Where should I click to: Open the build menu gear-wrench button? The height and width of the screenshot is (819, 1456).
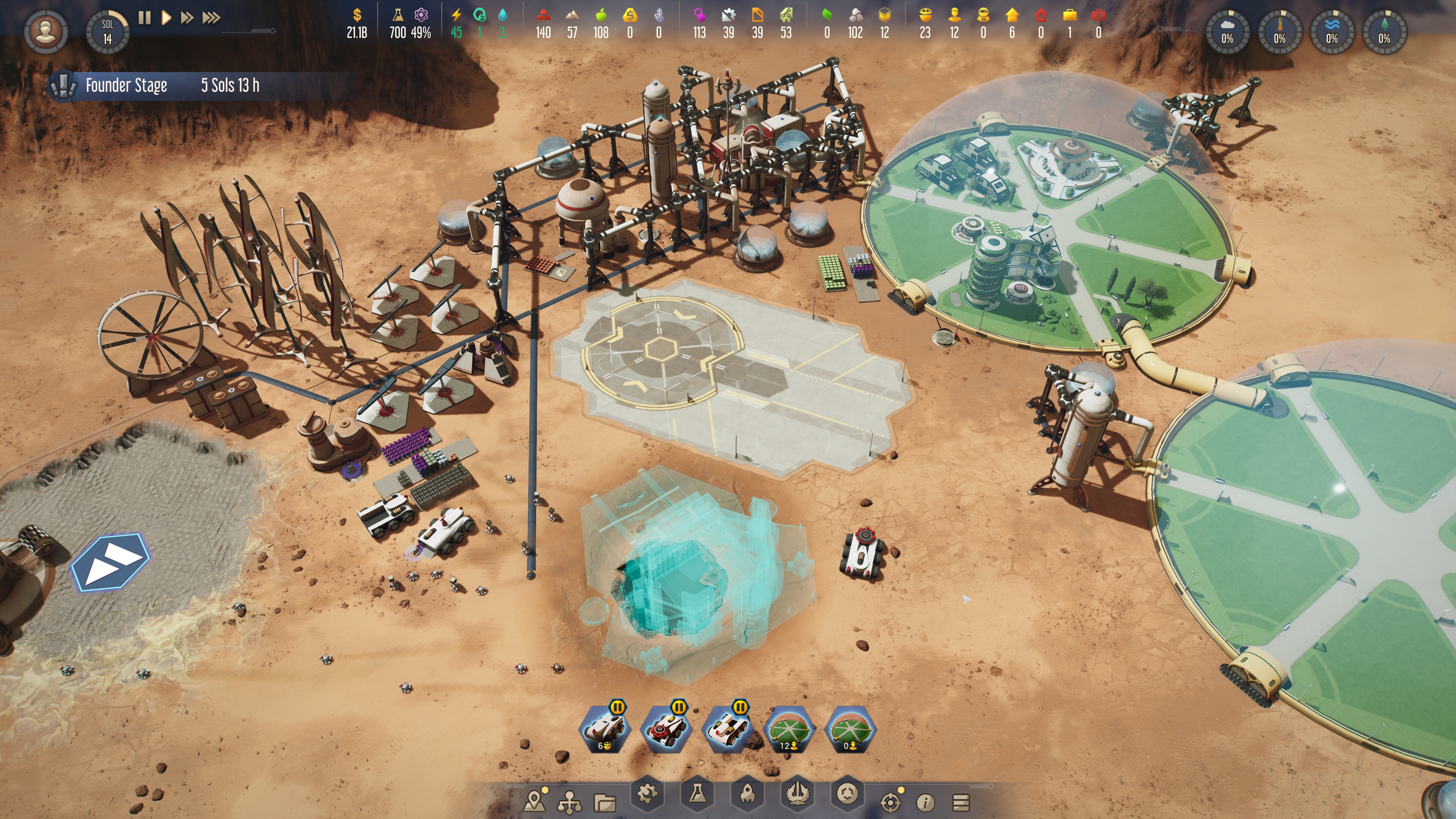[x=647, y=795]
